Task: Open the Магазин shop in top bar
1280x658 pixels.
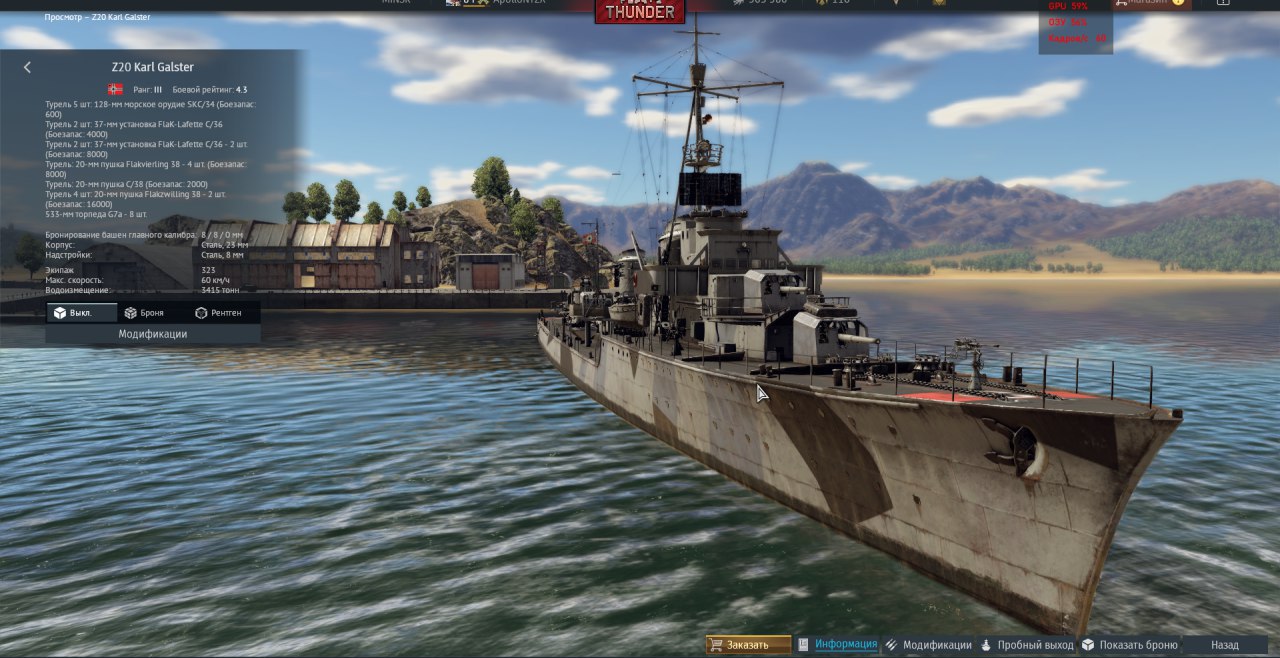Action: pos(1150,3)
